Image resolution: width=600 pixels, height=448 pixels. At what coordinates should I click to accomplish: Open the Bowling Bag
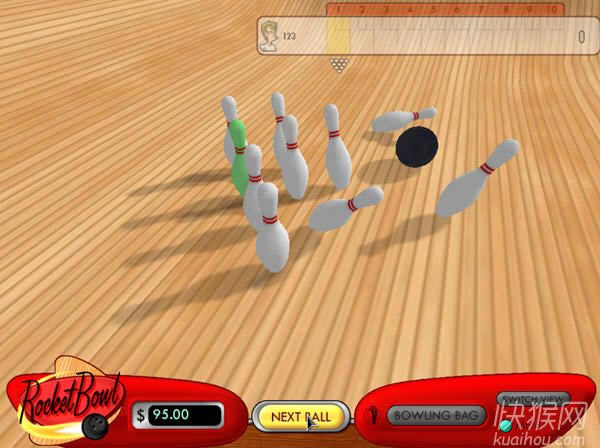click(436, 415)
